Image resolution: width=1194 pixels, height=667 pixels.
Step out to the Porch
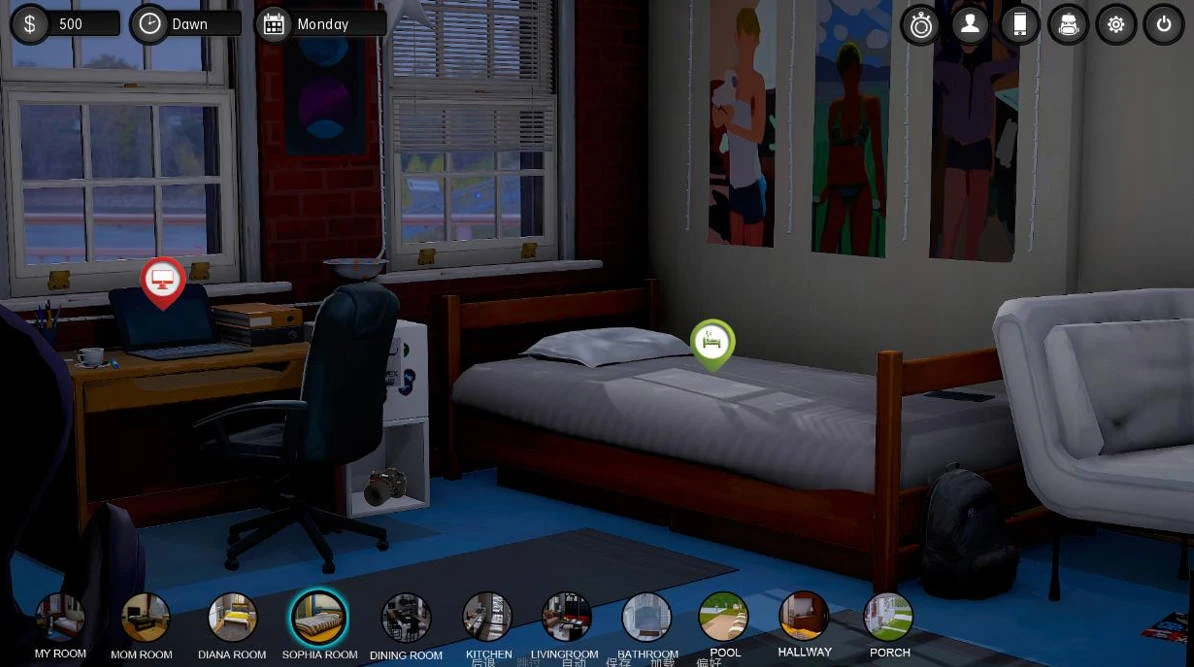click(x=889, y=617)
